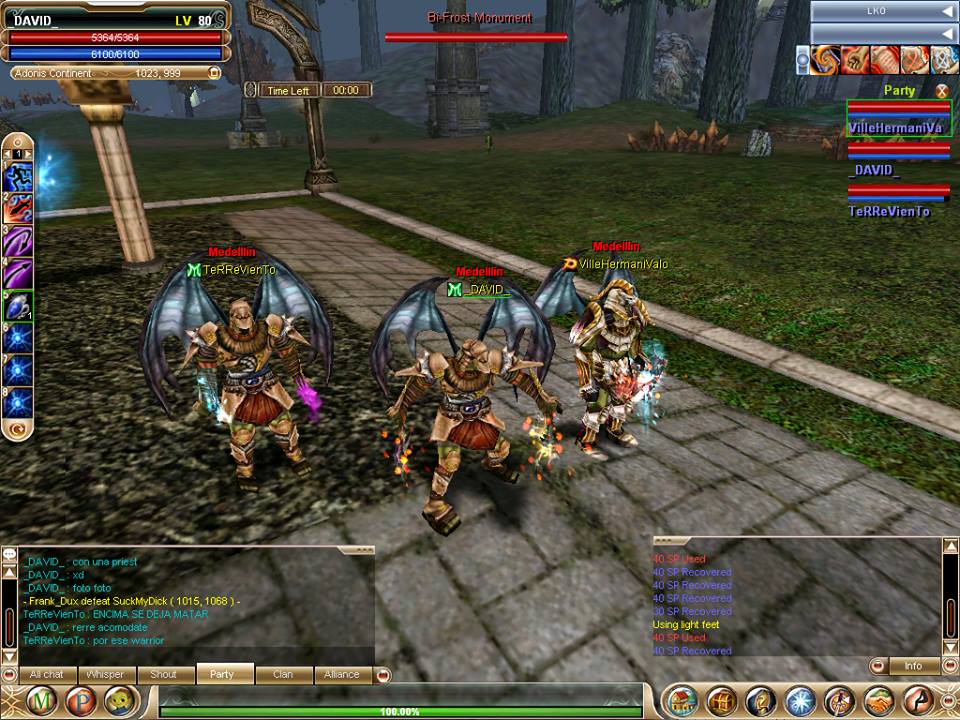Viewport: 960px width, 720px height.
Task: Close the Party panel with the X
Action: click(940, 91)
